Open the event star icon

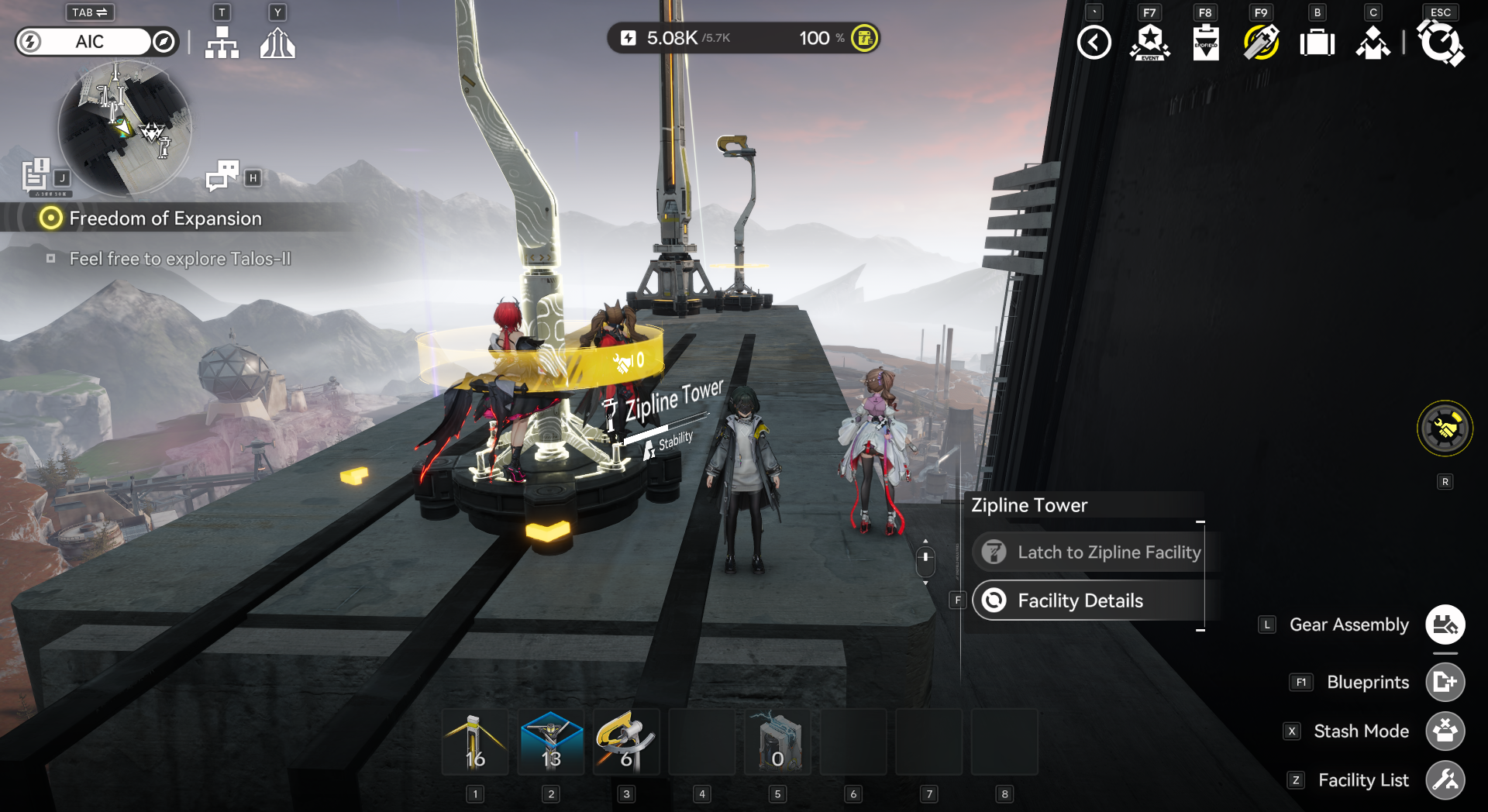(x=1150, y=43)
